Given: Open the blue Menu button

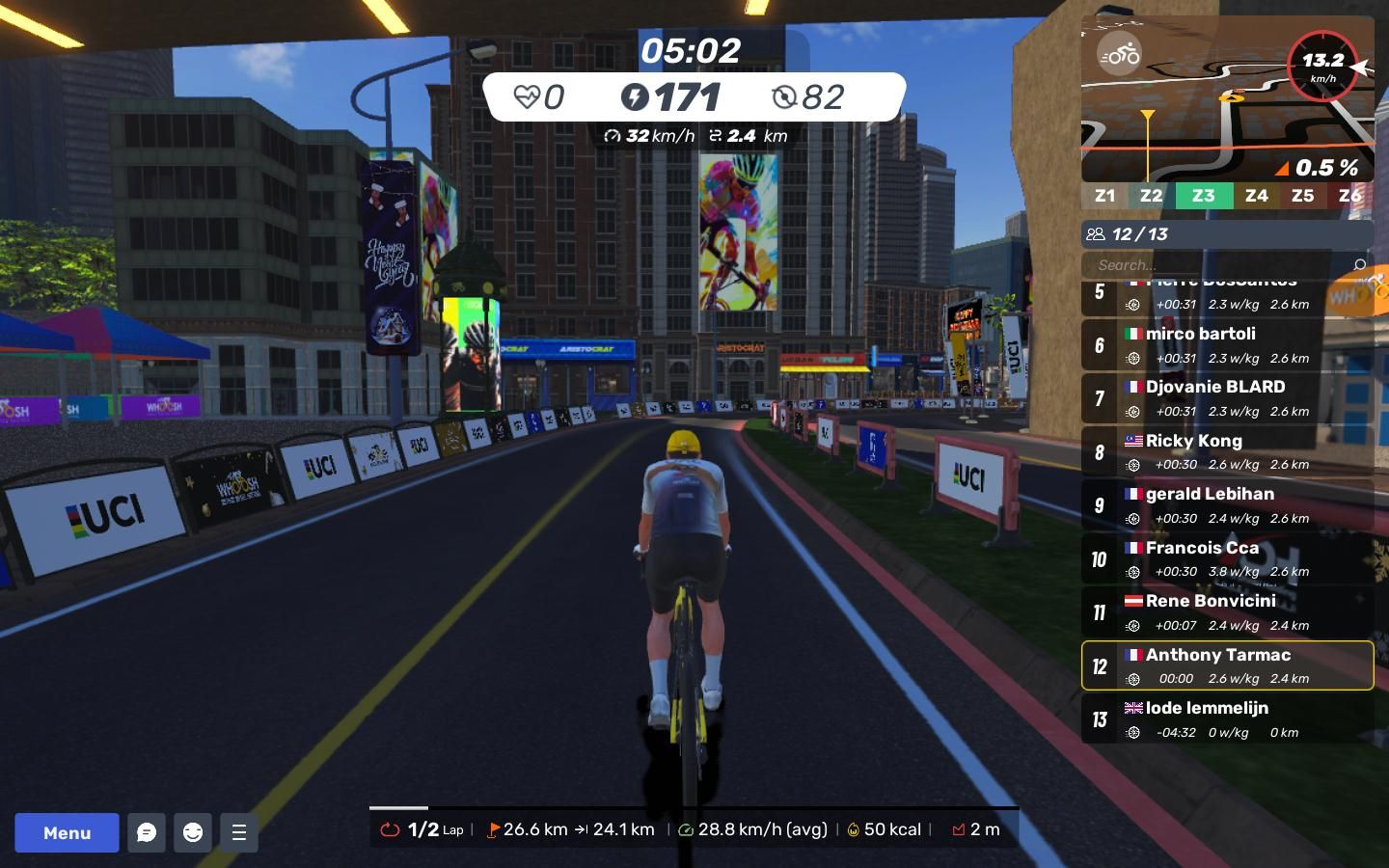Looking at the screenshot, I should (67, 832).
